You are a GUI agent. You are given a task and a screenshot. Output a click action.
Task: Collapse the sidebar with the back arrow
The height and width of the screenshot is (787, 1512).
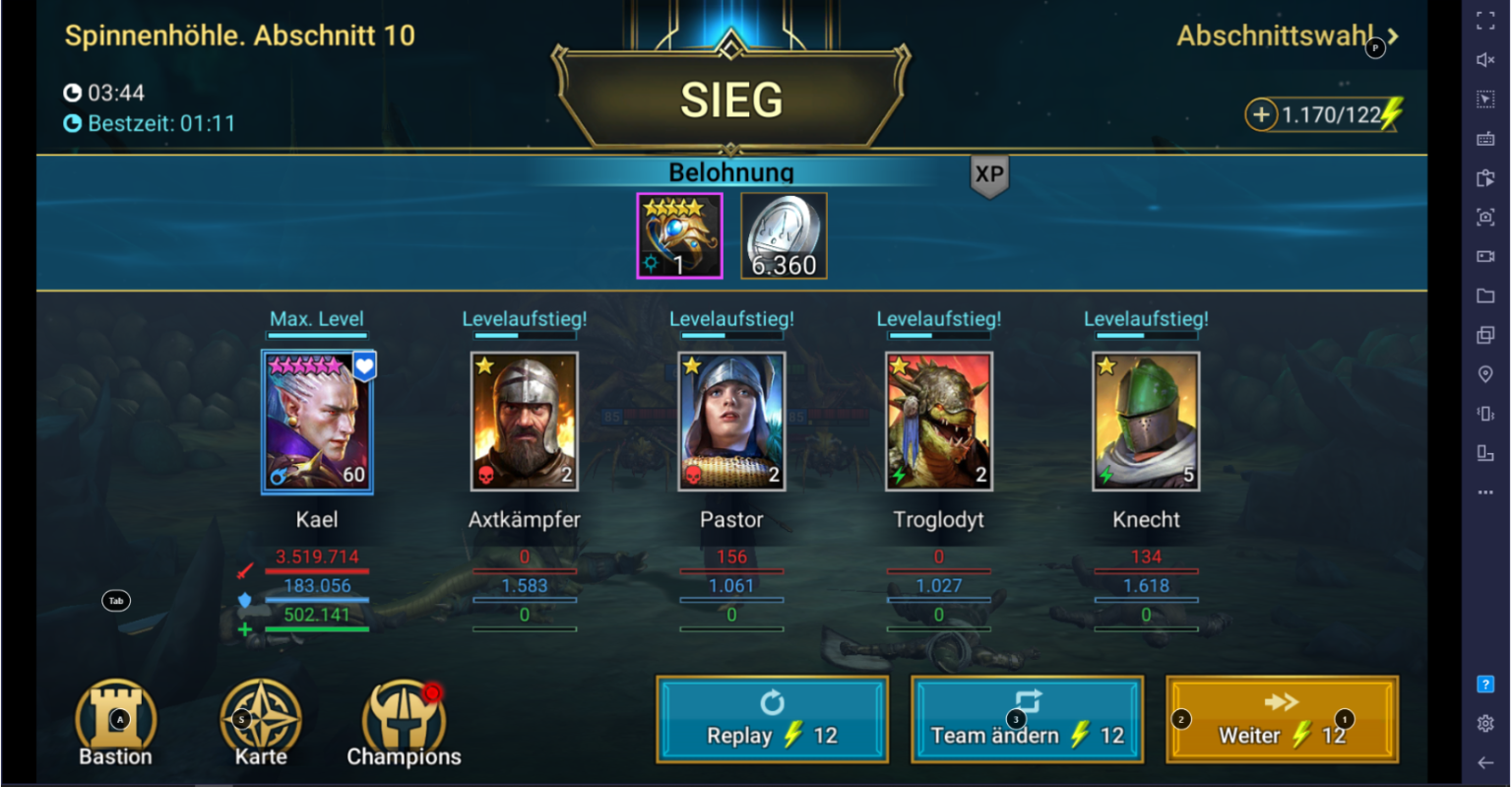tap(1486, 761)
